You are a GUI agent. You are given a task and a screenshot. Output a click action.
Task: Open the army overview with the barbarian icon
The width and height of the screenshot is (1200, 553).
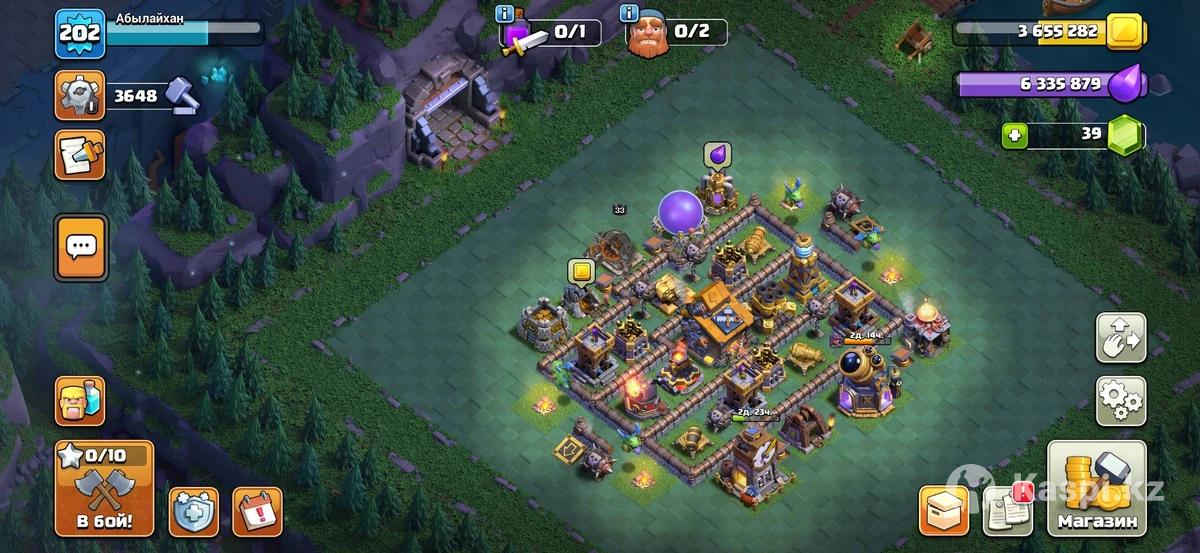coord(79,400)
